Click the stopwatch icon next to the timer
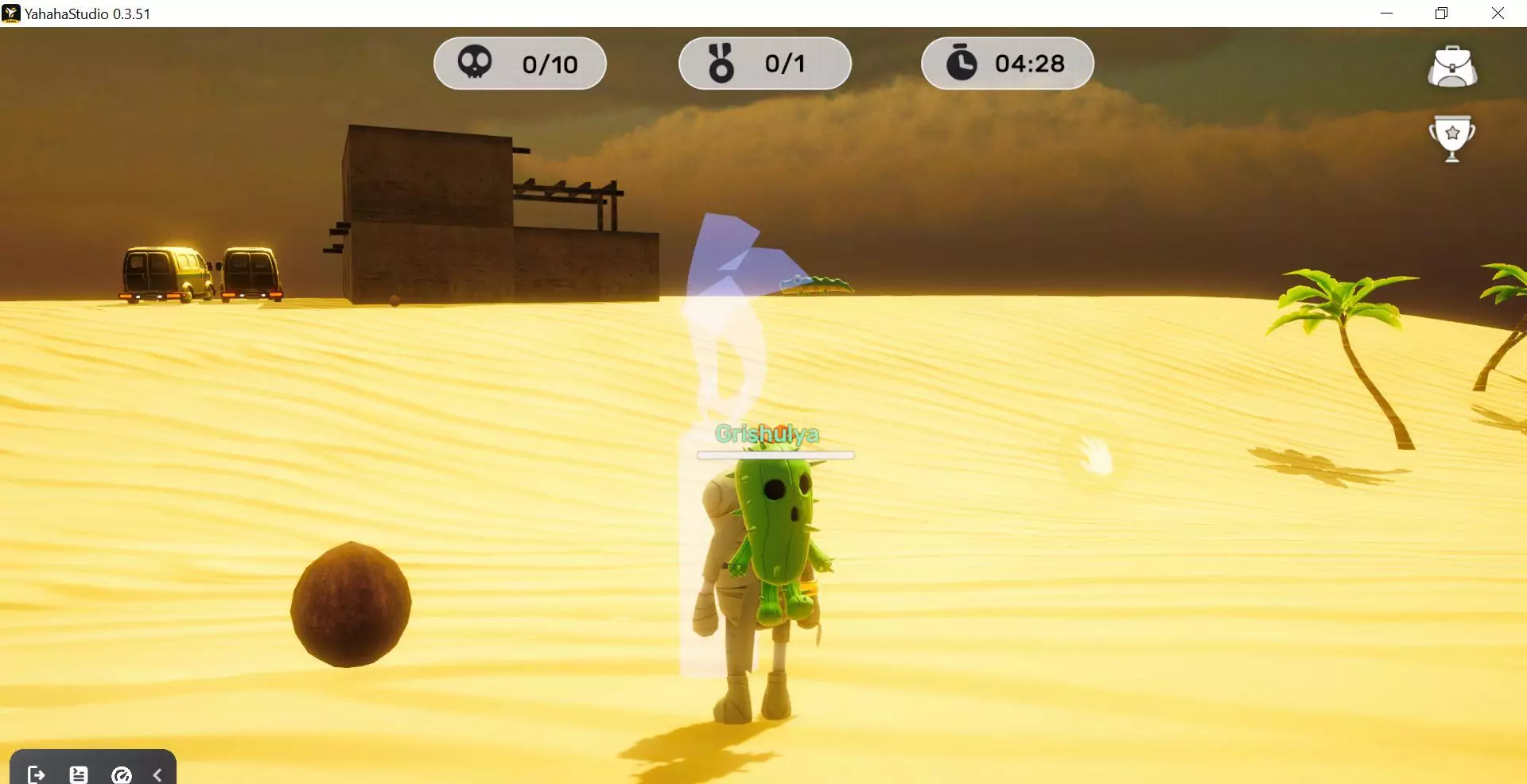 965,63
